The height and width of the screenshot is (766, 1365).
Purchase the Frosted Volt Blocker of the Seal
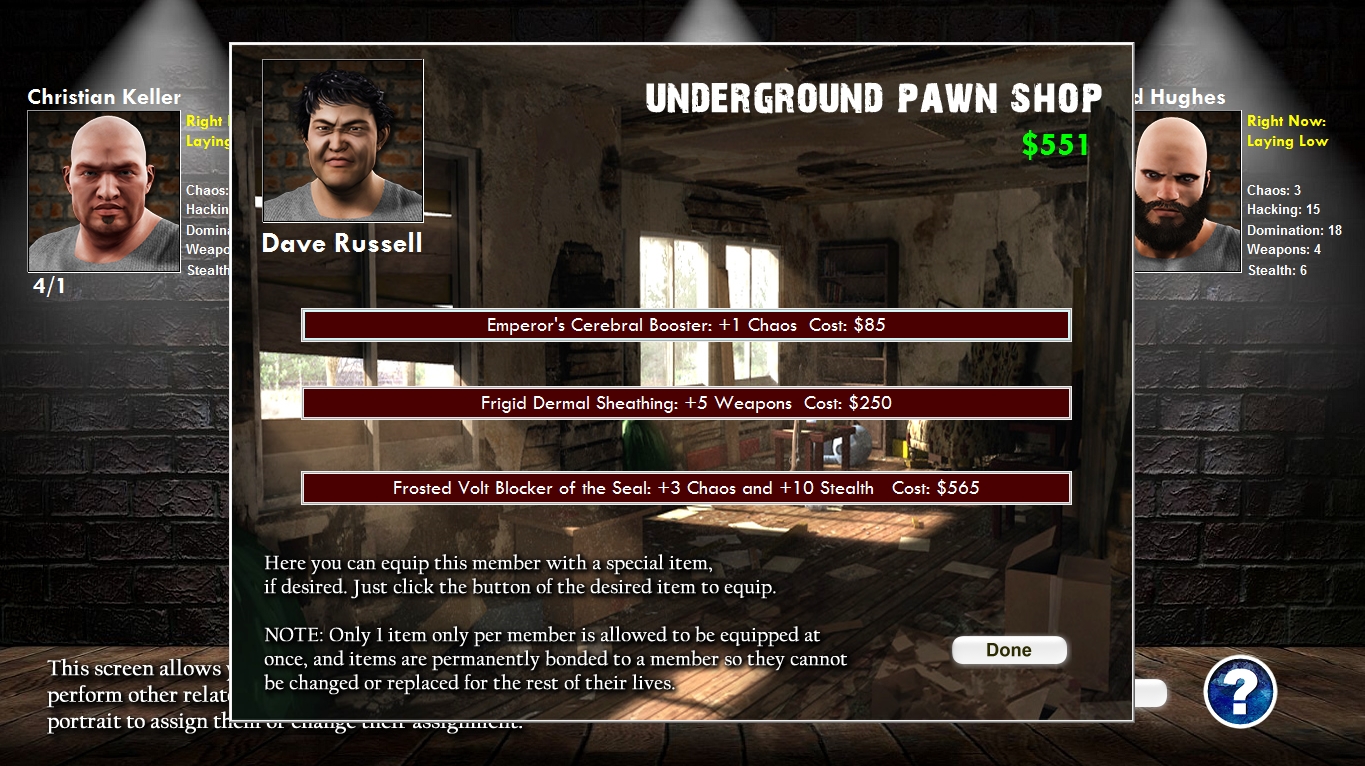click(685, 488)
